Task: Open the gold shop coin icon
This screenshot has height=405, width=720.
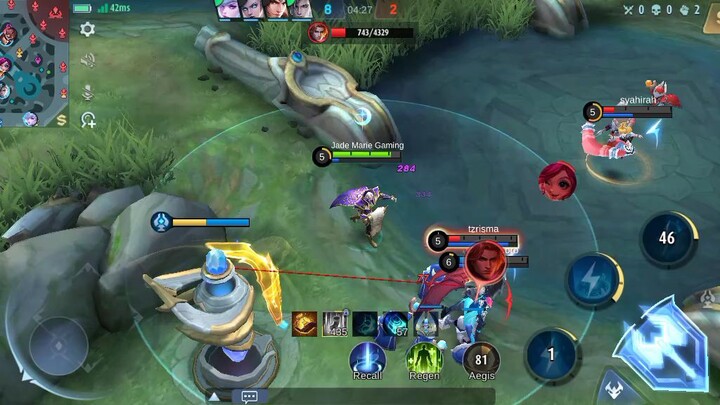Action: (x=62, y=120)
